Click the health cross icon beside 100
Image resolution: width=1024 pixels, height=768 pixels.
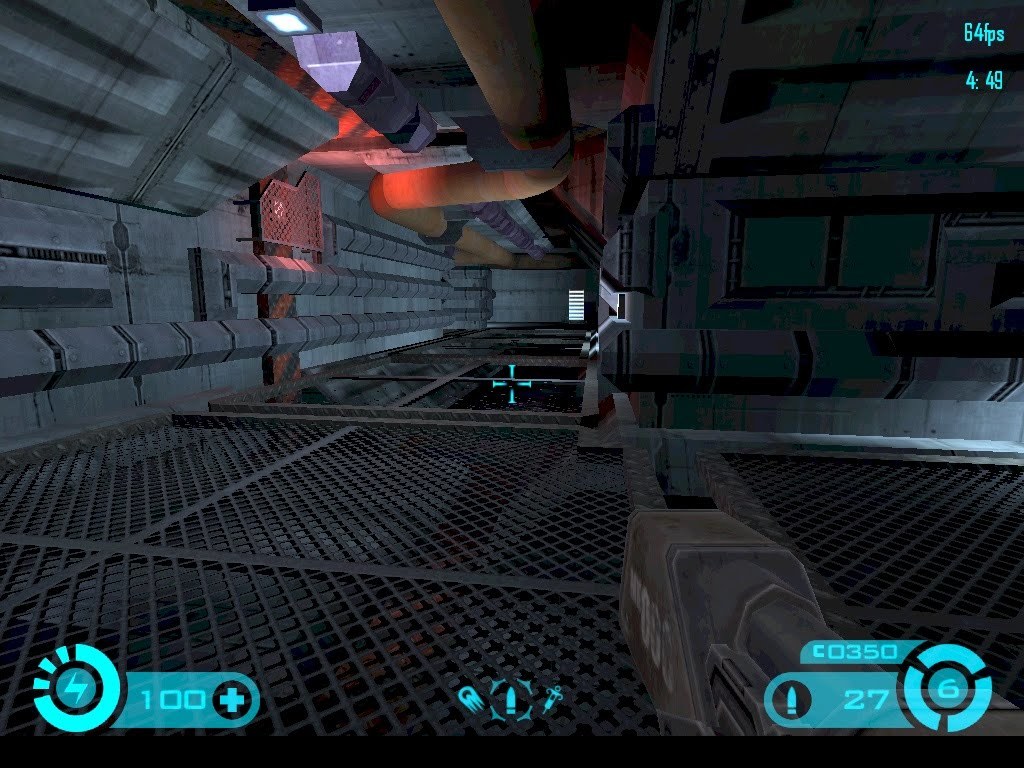pos(232,699)
